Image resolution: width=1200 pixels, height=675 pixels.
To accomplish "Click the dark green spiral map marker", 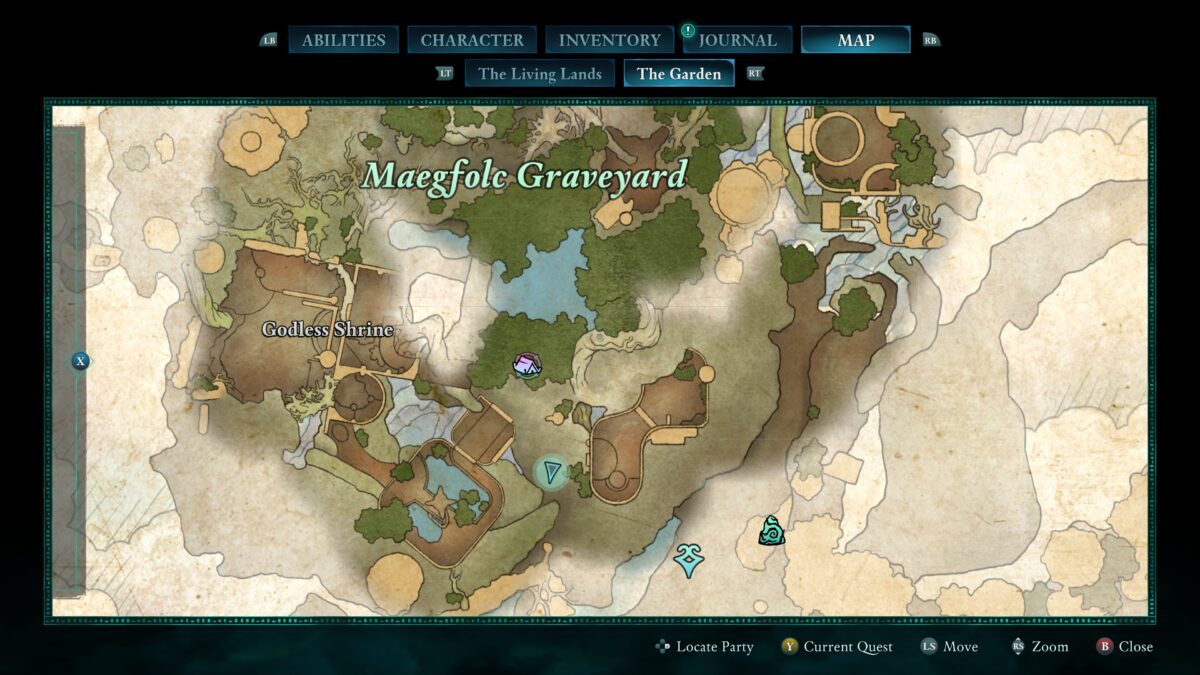I will pyautogui.click(x=771, y=530).
